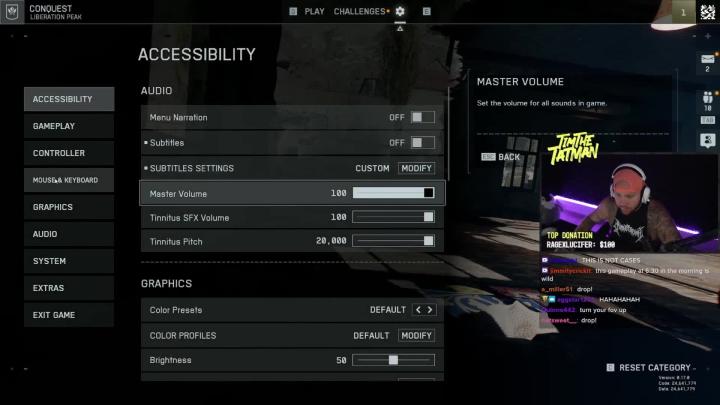720x405 pixels.
Task: Change the Tinnitus Pitch slider
Action: coord(393,241)
